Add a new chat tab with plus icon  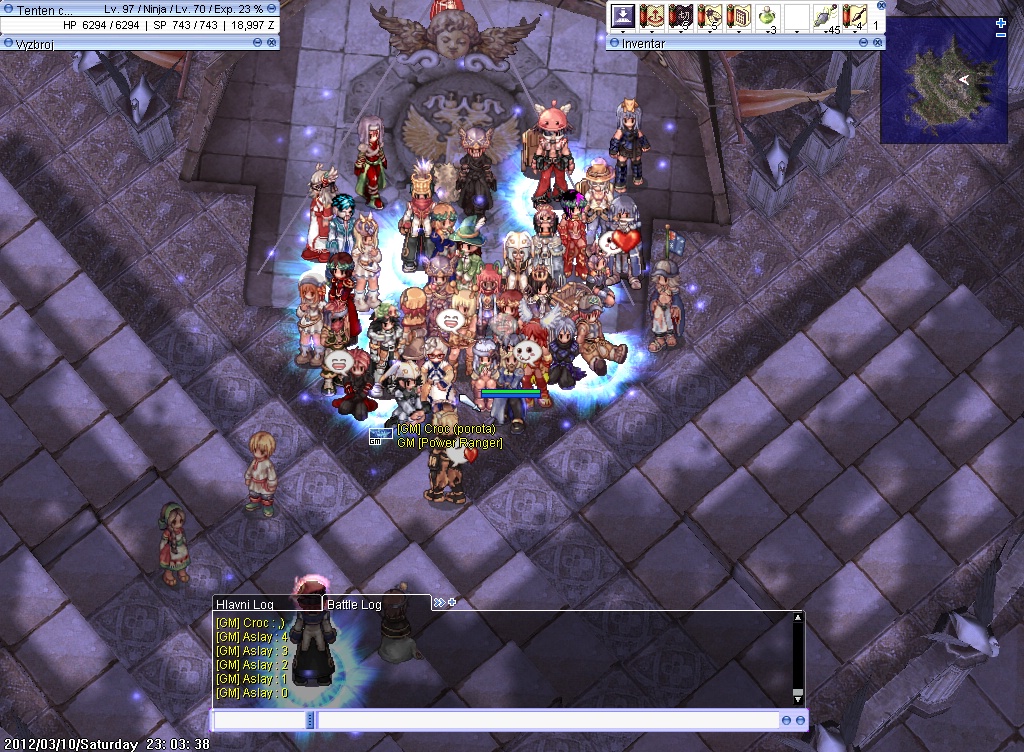452,602
